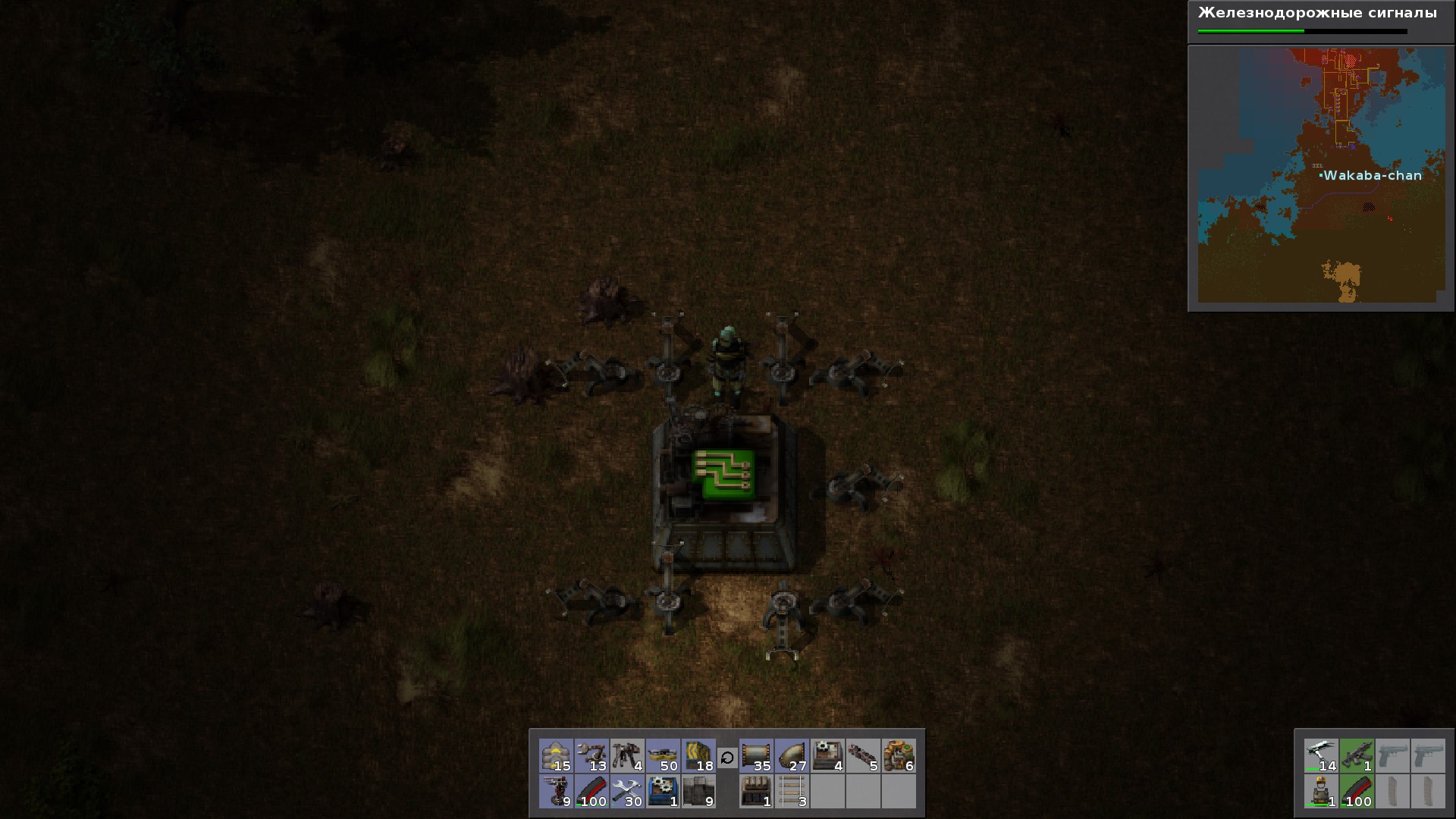Pick the burner inserter hotbar slot
This screenshot has height=819, width=1456.
click(627, 756)
